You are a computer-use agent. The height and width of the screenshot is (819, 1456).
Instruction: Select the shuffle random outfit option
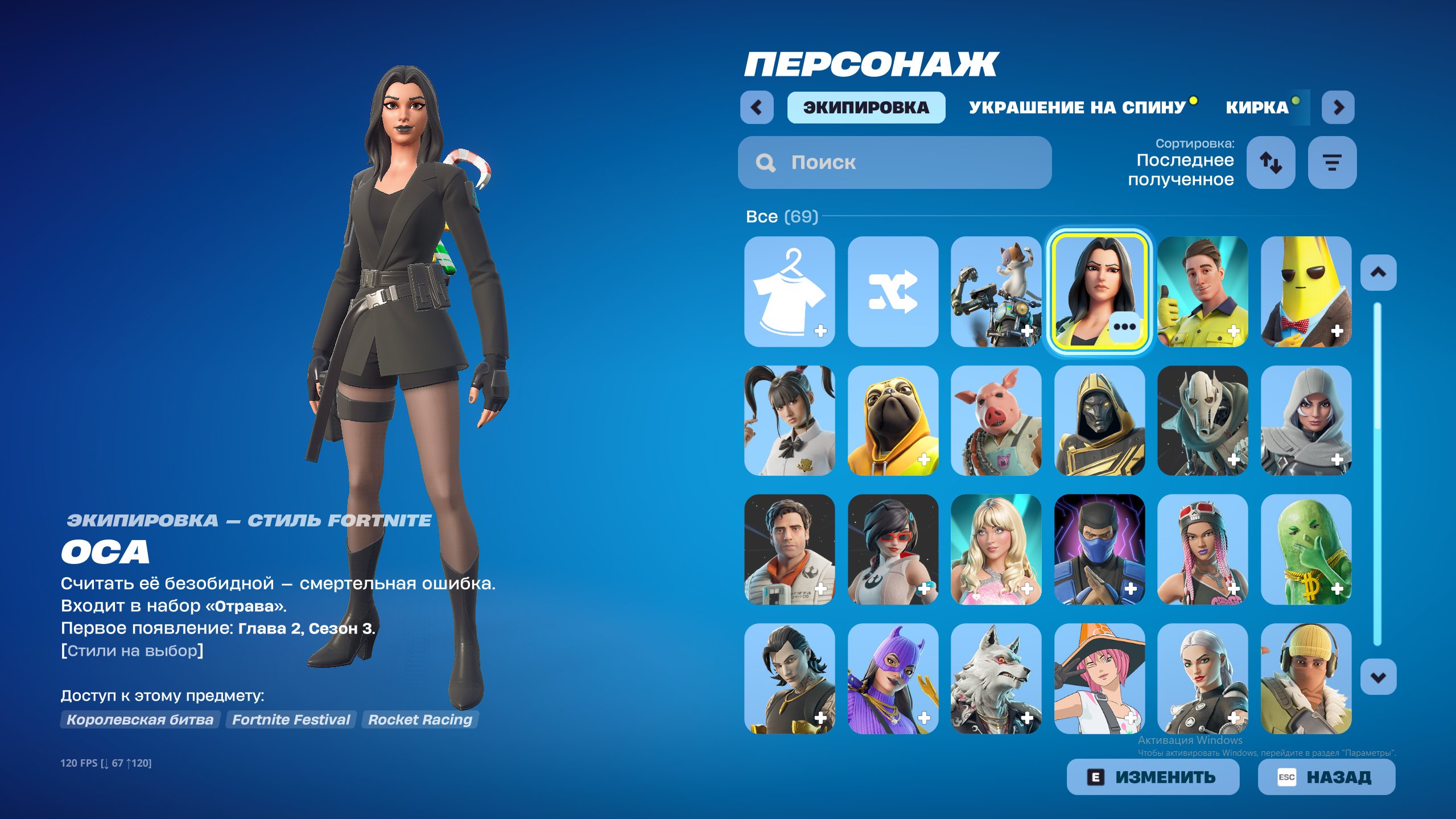coord(893,294)
